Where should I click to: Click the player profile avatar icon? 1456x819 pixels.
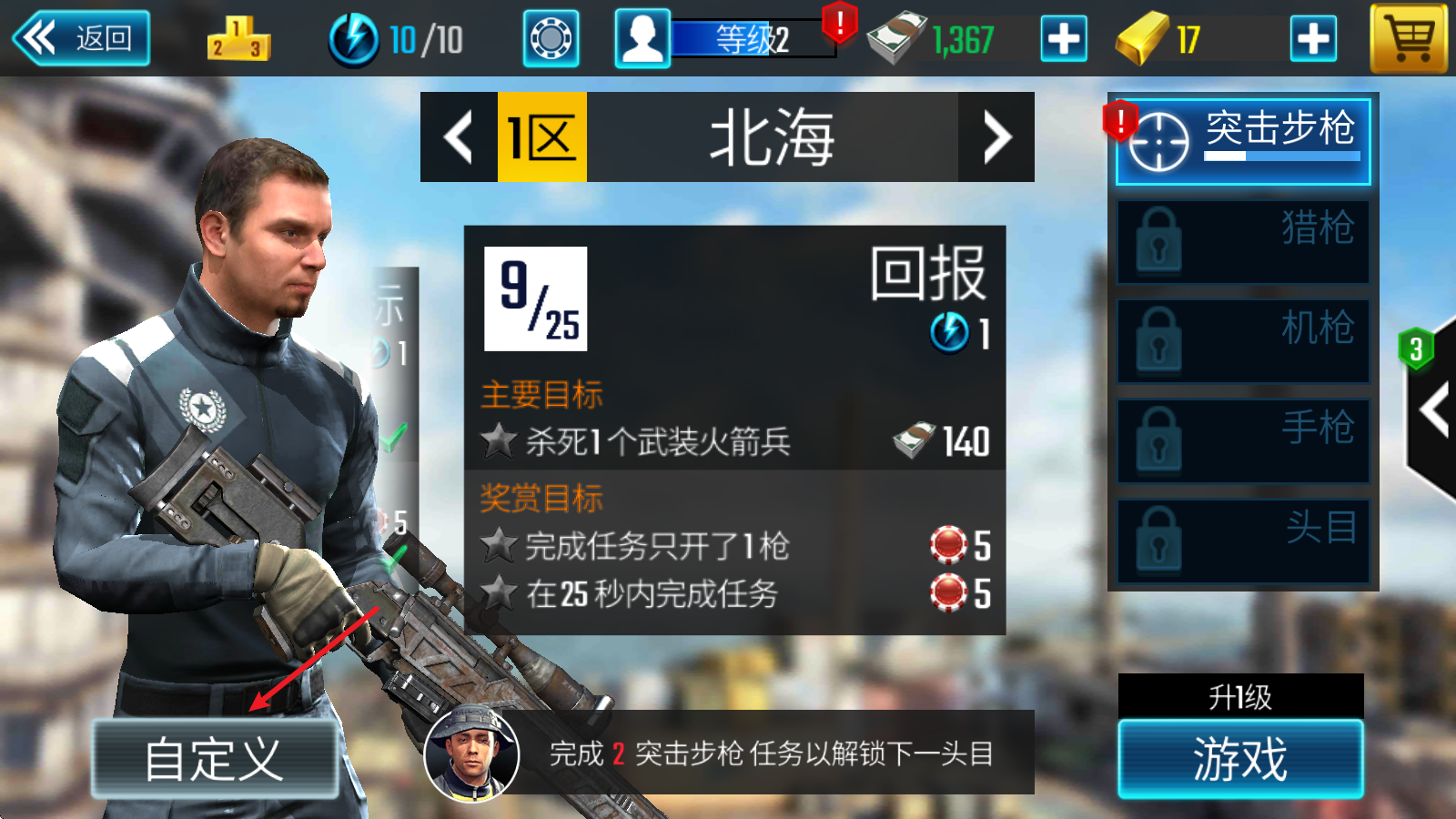(642, 38)
